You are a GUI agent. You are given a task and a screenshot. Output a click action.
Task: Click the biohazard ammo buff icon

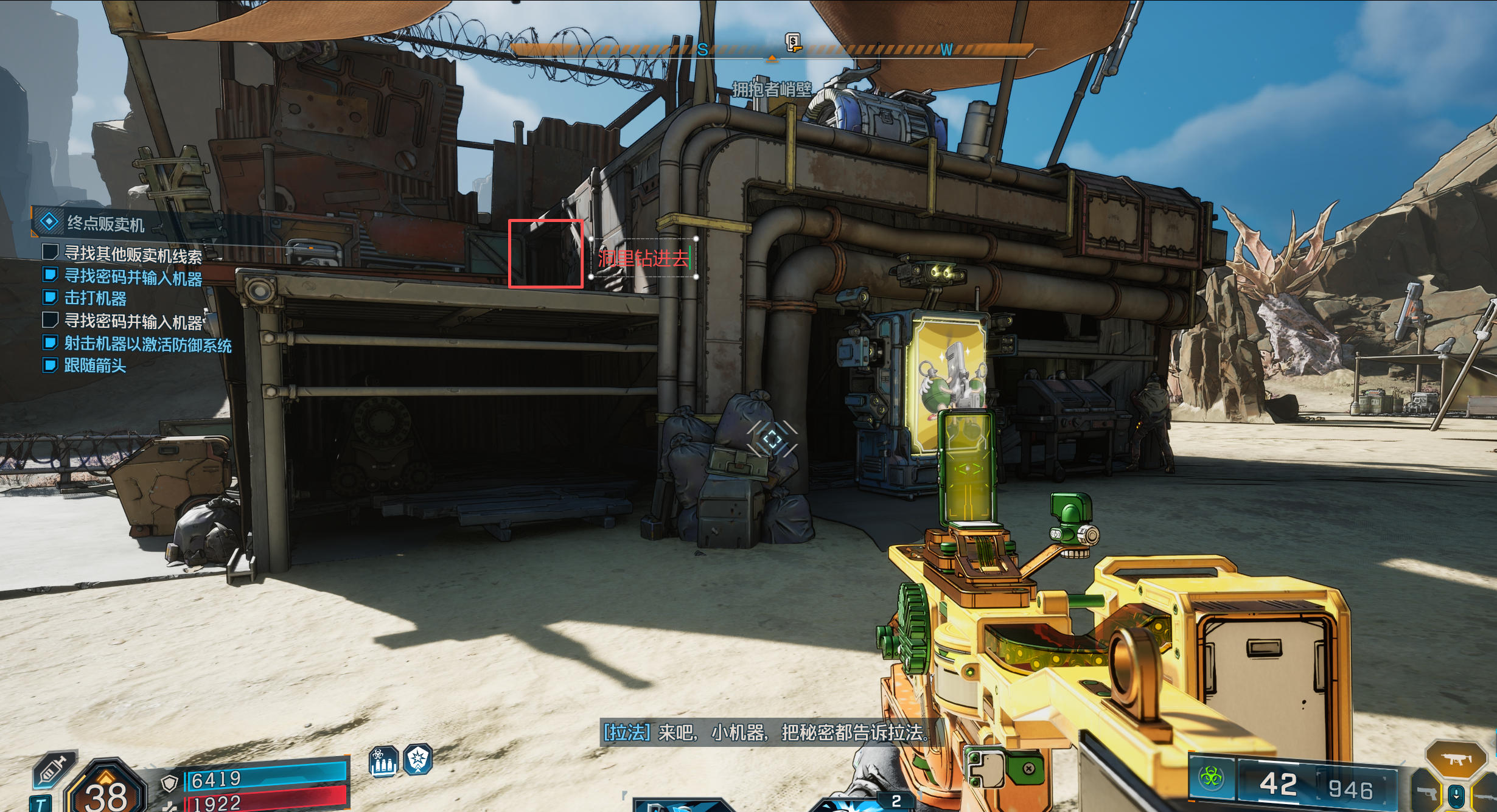383,761
